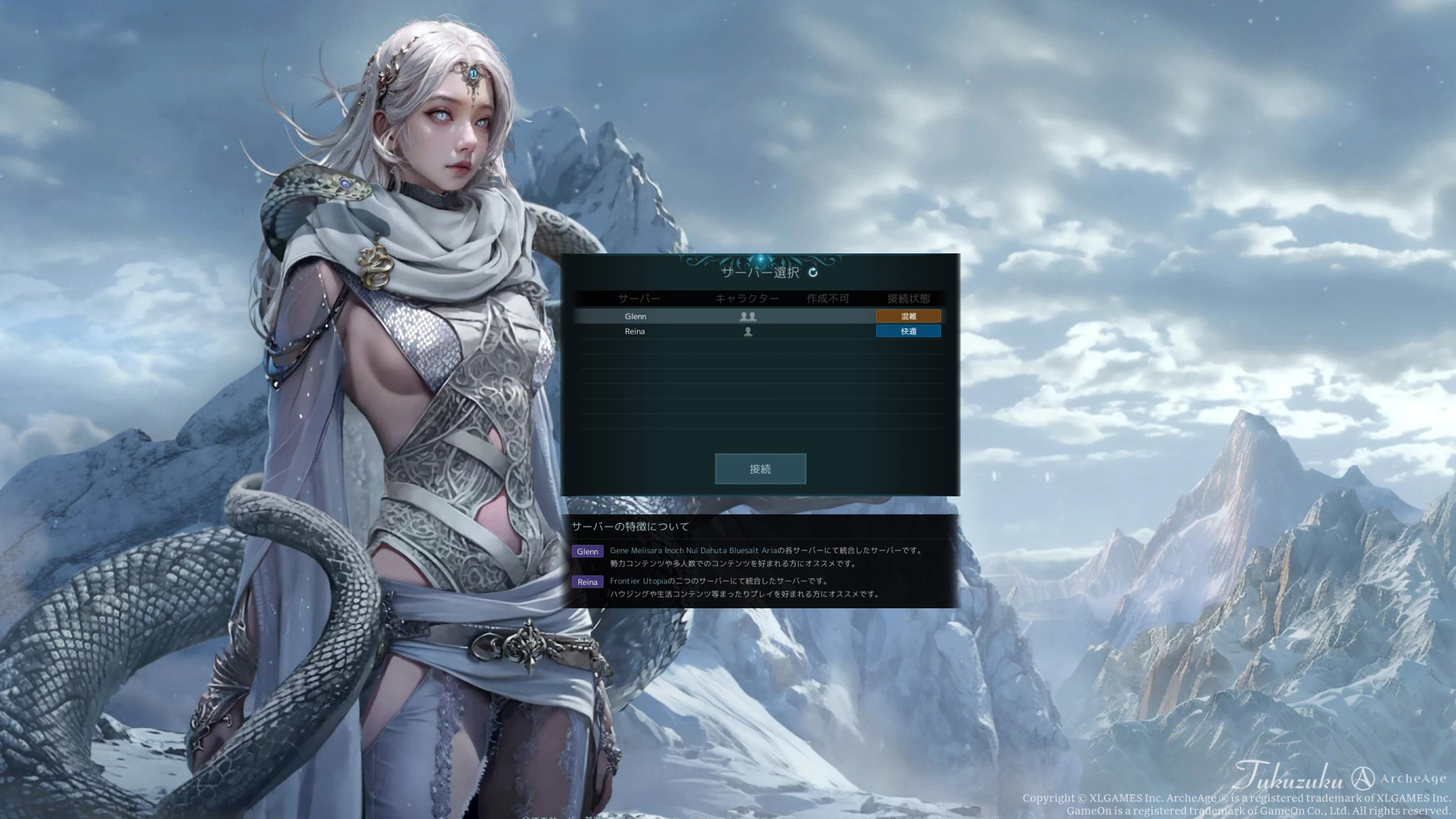Click the two-character icon on the Glenn row
The width and height of the screenshot is (1456, 819).
point(747,316)
